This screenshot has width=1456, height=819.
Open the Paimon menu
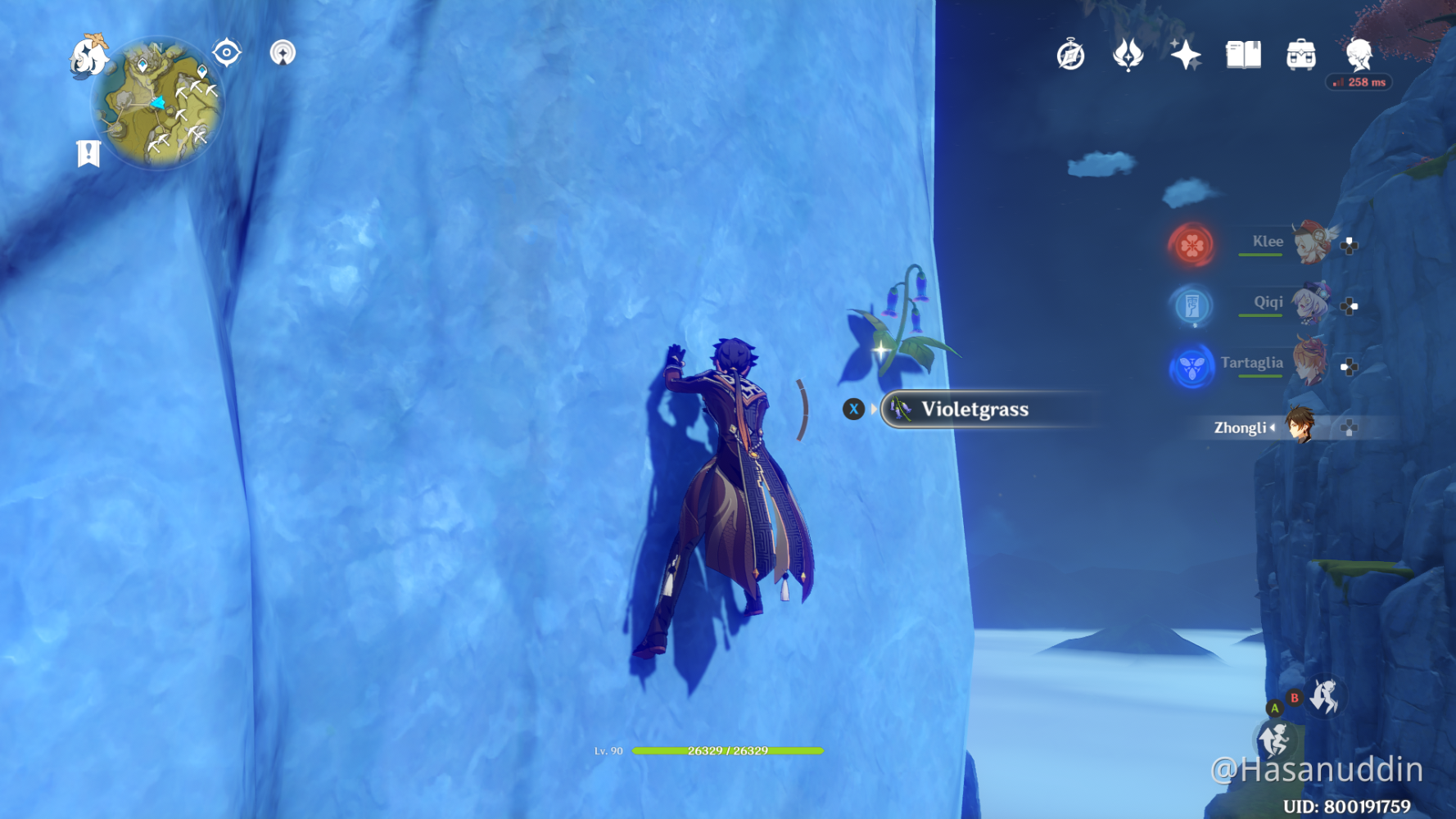pos(88,56)
